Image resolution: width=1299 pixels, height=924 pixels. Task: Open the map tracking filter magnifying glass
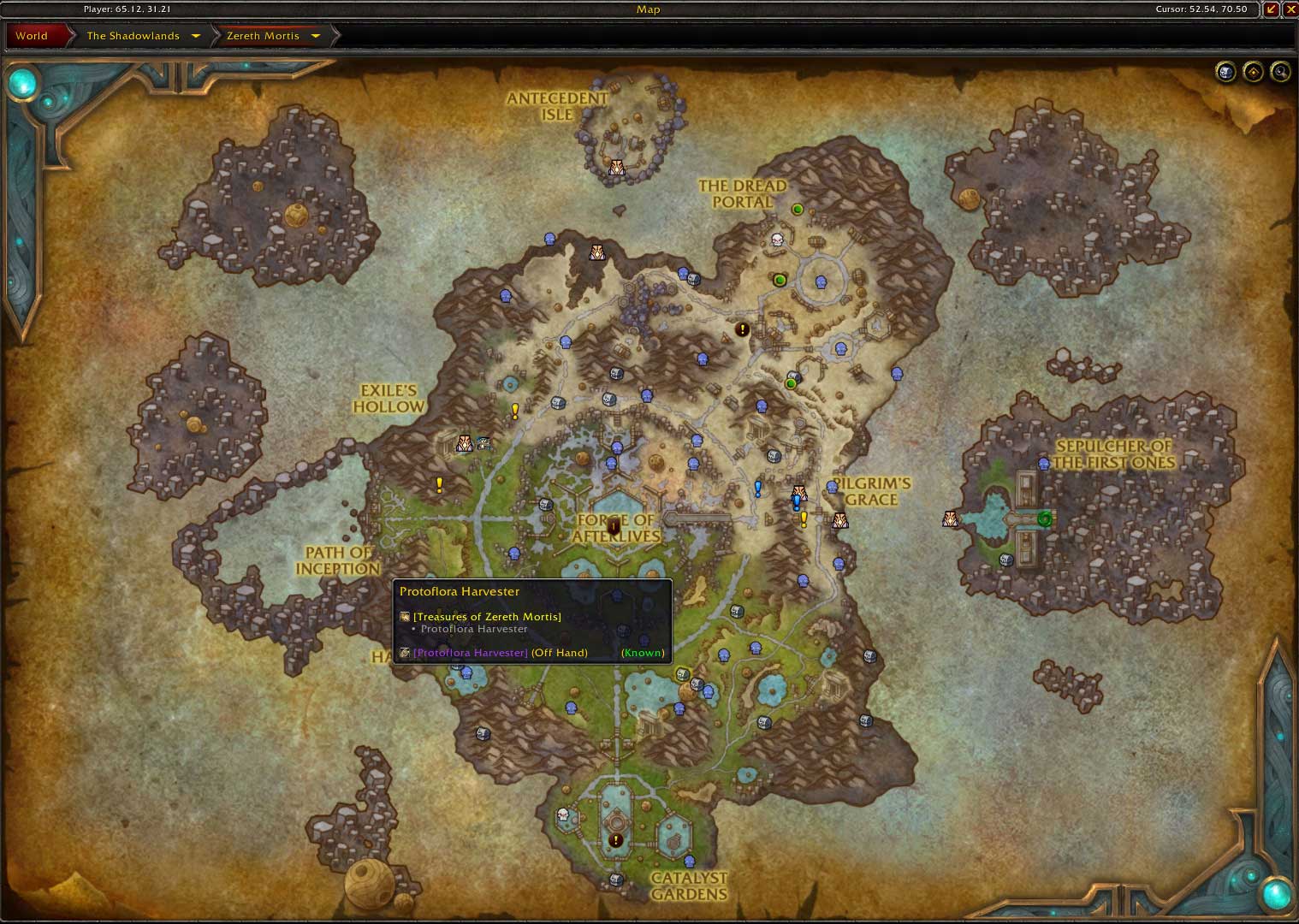1280,72
